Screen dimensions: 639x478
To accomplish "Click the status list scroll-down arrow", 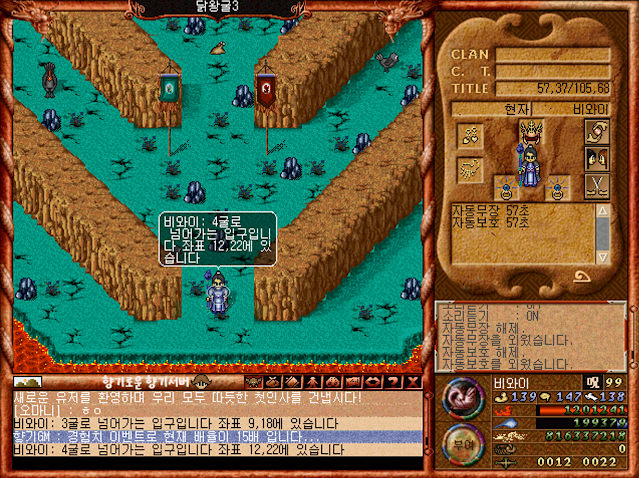I will pyautogui.click(x=603, y=258).
